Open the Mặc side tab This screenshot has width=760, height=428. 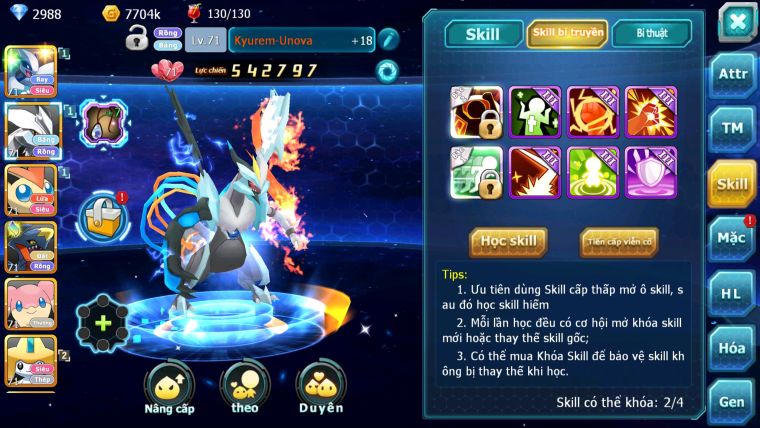(x=732, y=238)
